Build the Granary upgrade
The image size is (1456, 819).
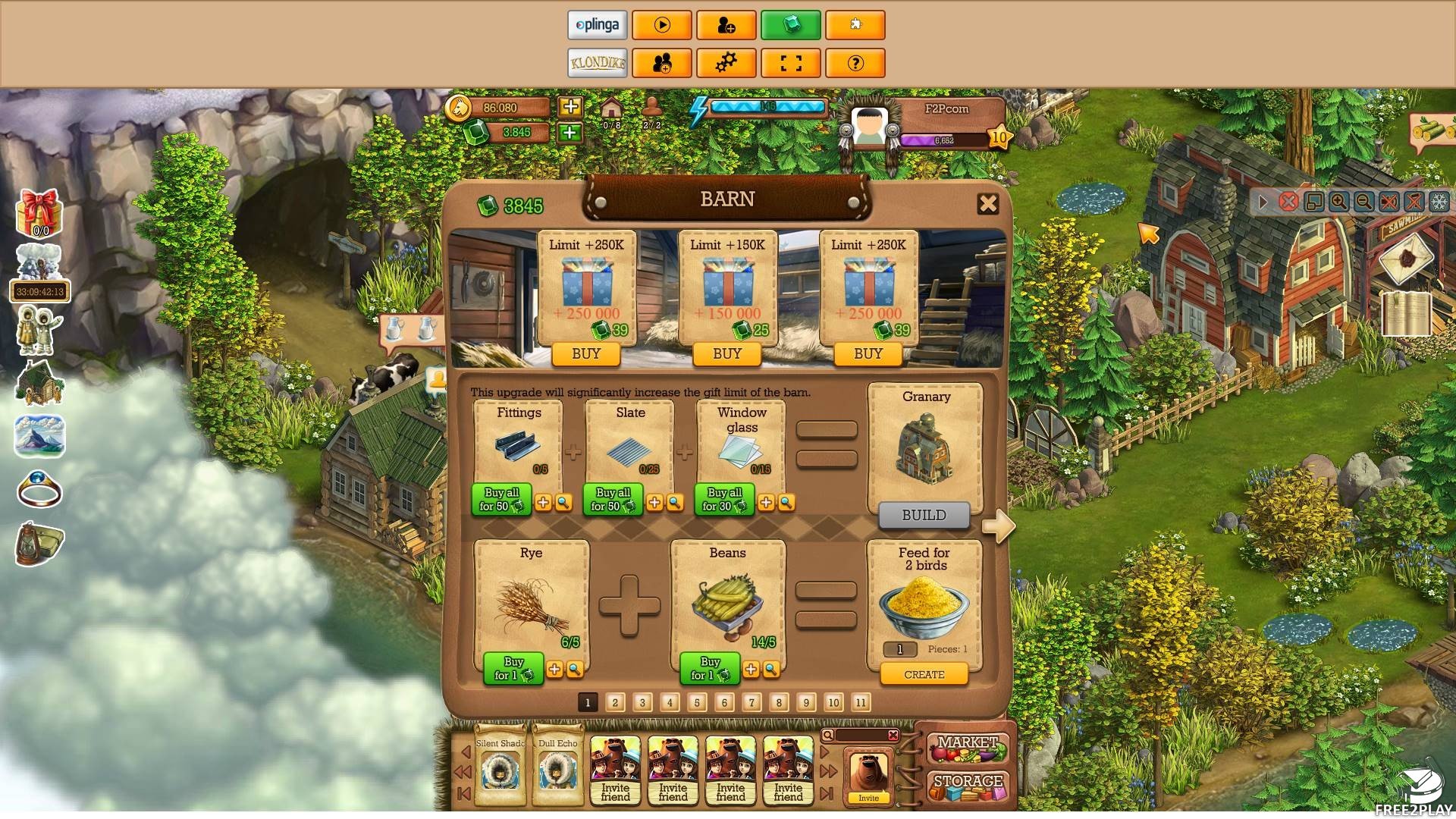(924, 515)
